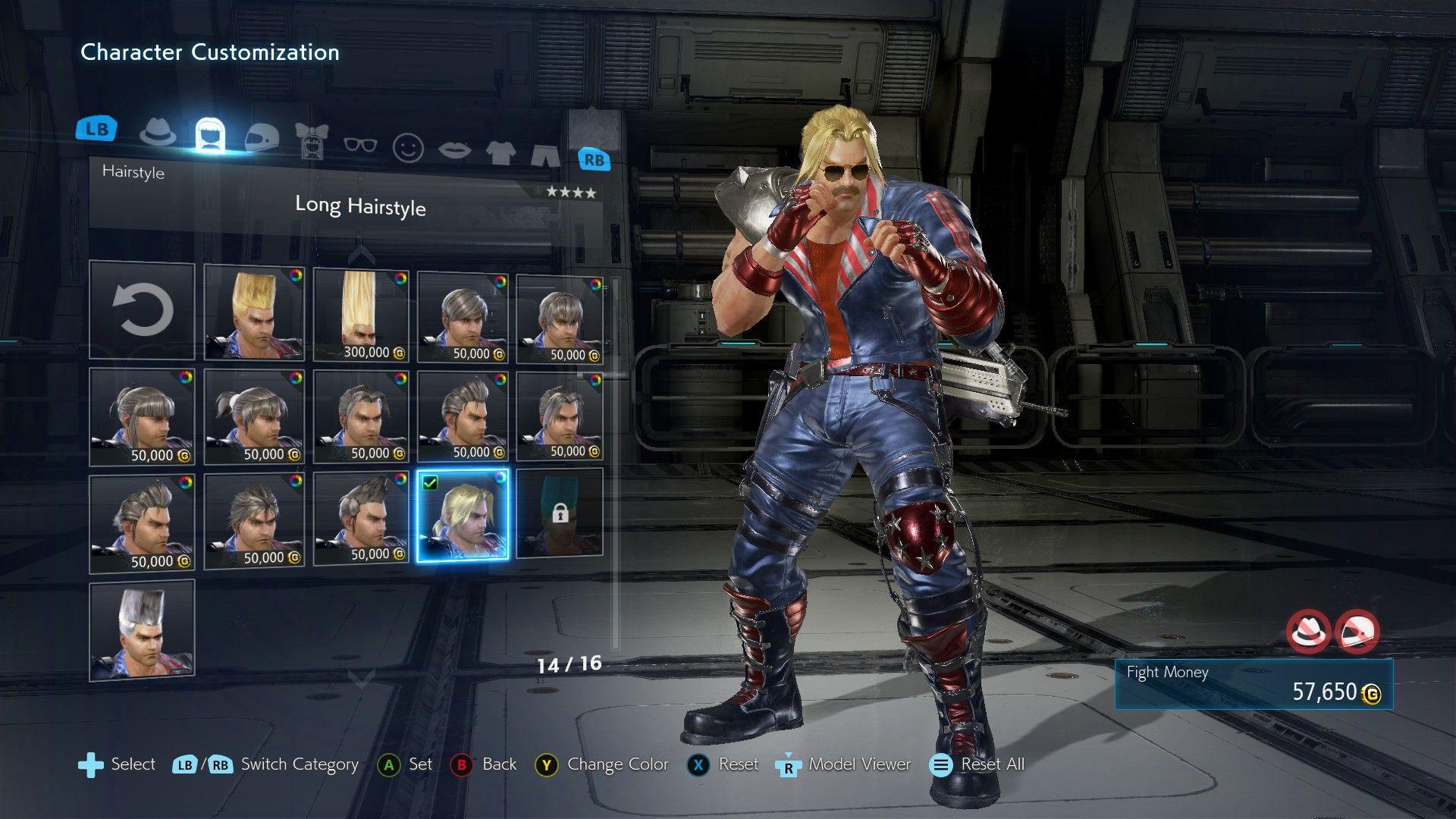Image resolution: width=1456 pixels, height=819 pixels.
Task: Switch to the lips category tab
Action: (x=454, y=149)
